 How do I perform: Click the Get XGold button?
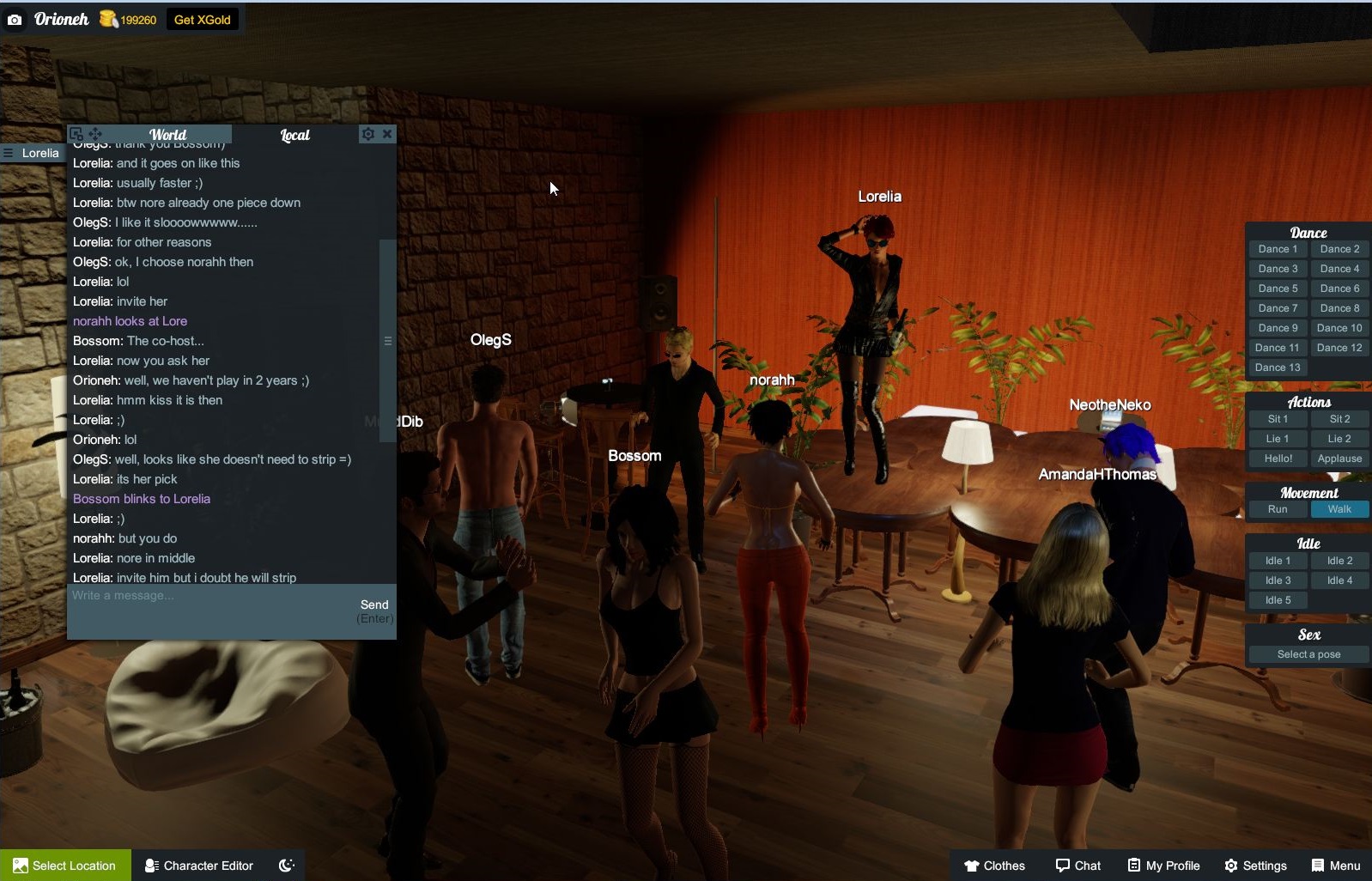(202, 18)
